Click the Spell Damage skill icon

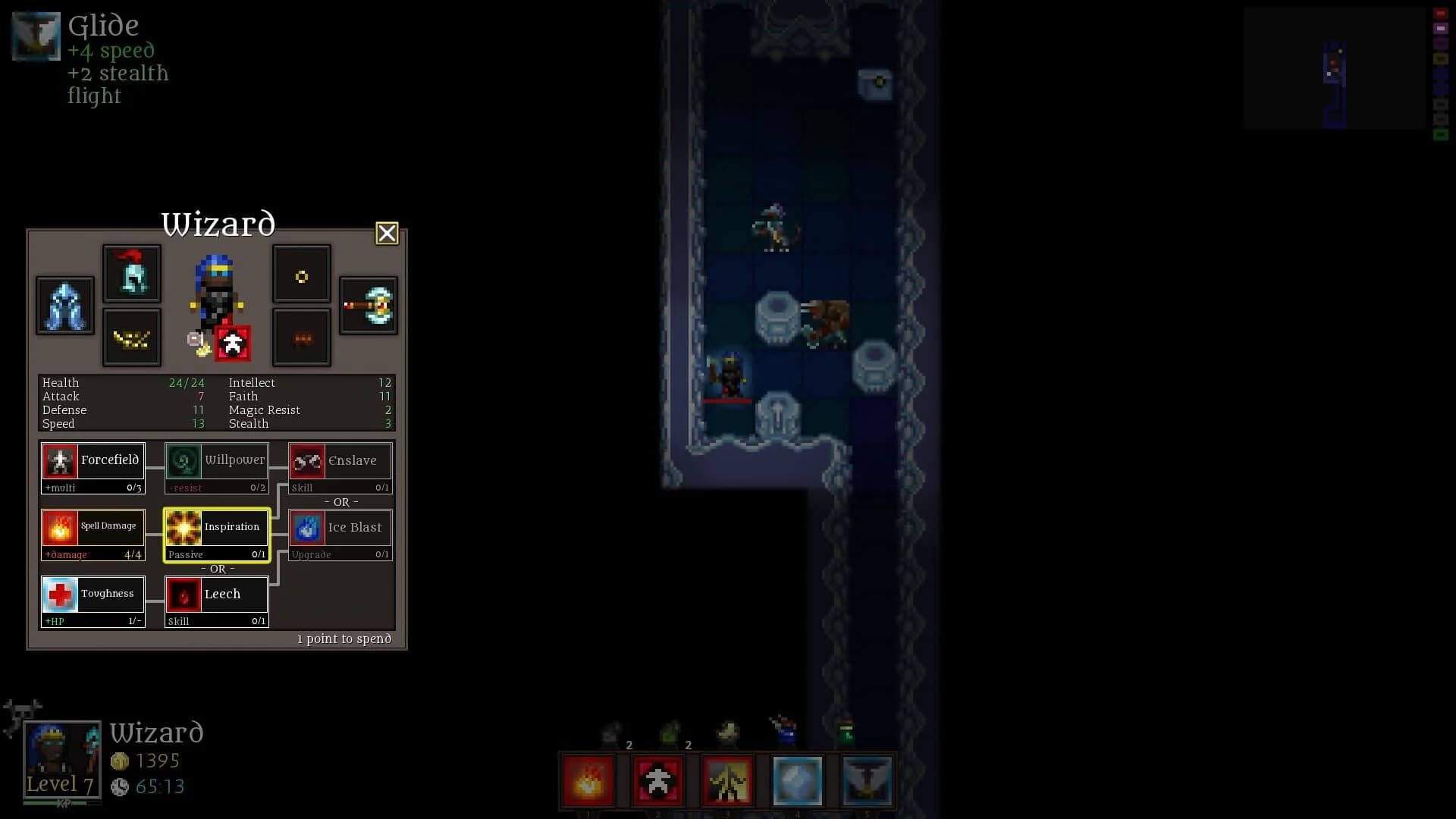(x=93, y=535)
